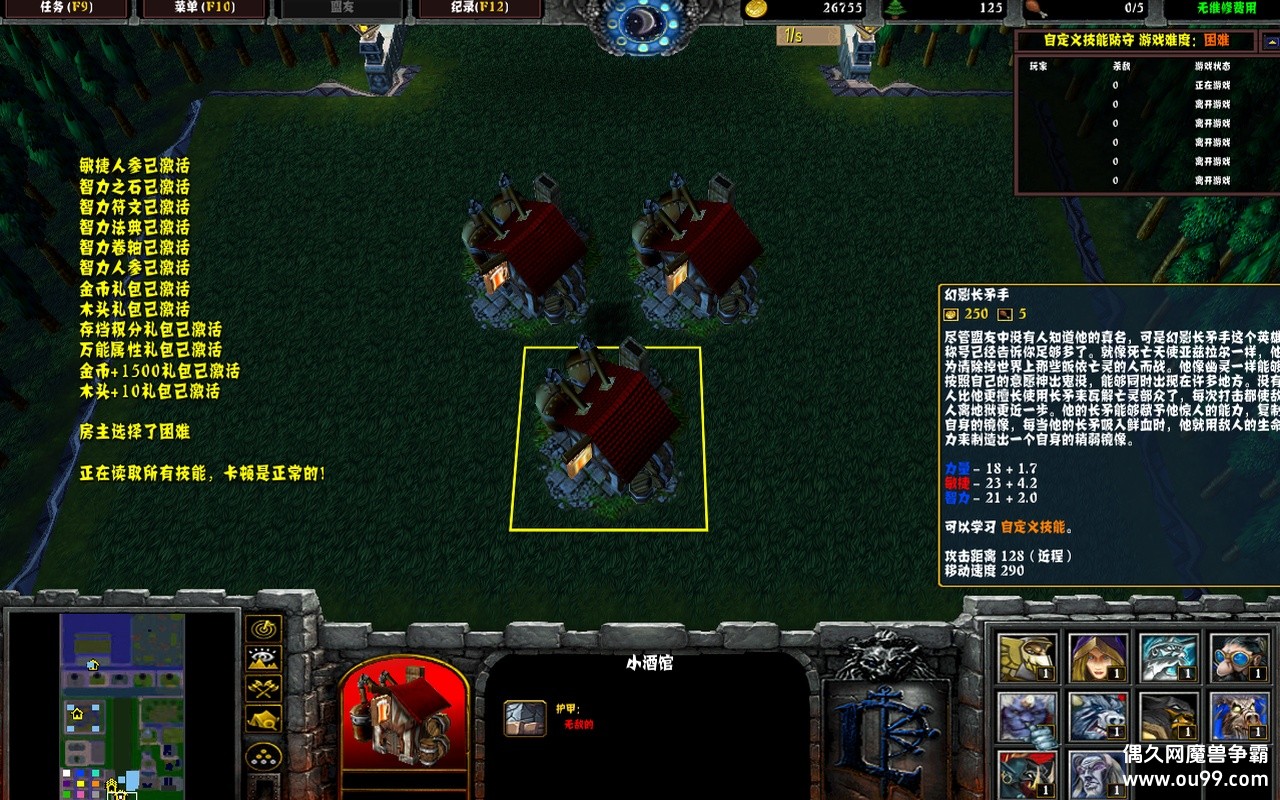
Task: Hire the golden-helmeted hero
Action: tap(1027, 658)
